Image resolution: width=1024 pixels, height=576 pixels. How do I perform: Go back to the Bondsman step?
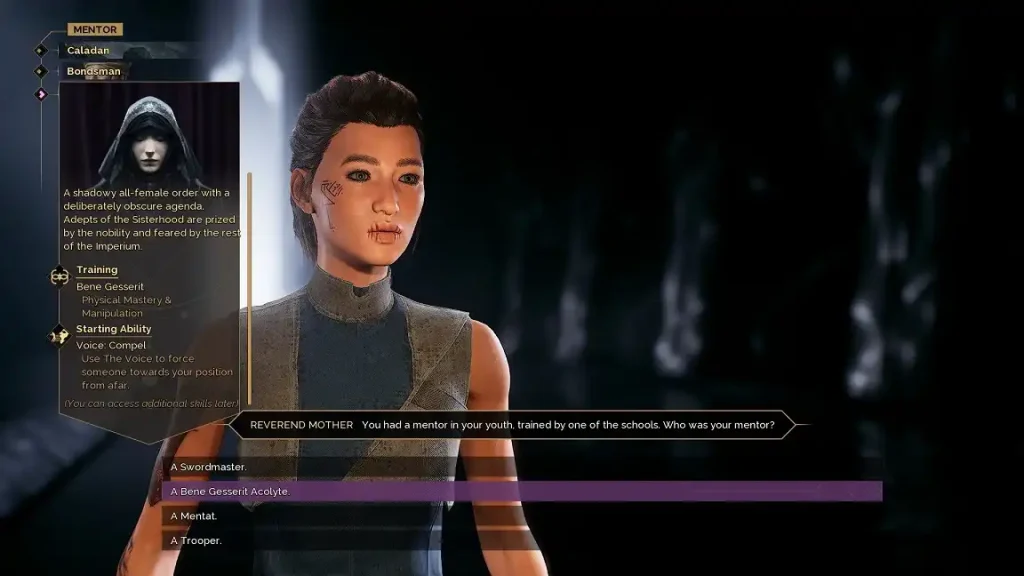(94, 71)
